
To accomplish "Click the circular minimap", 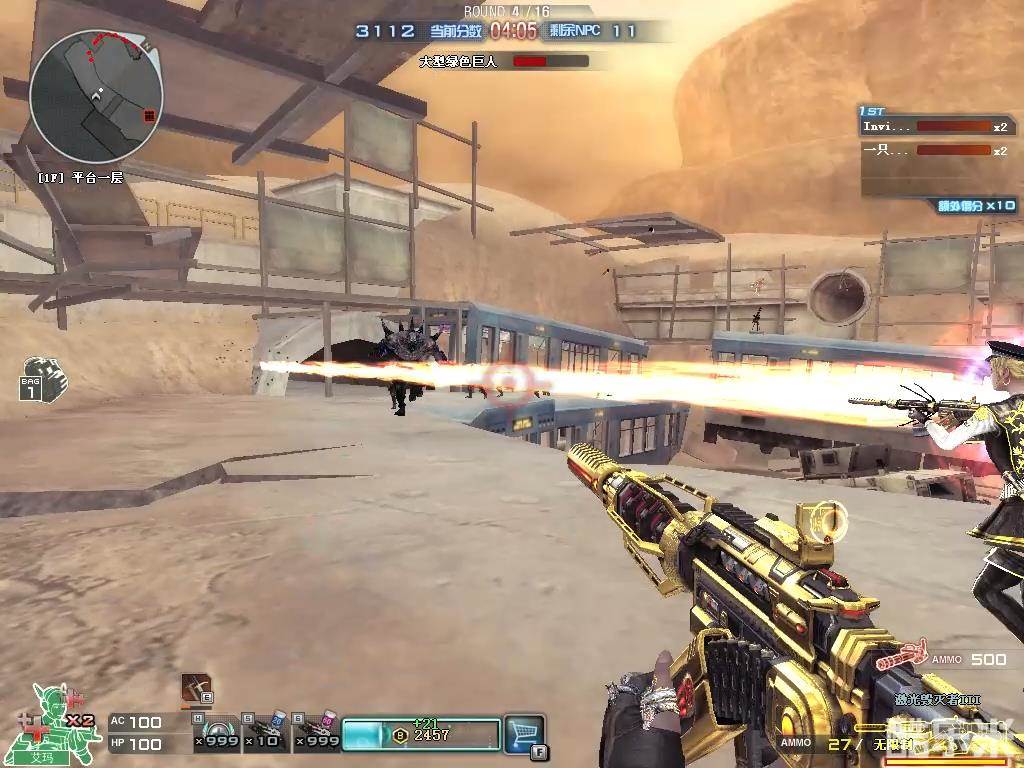I will (x=95, y=97).
